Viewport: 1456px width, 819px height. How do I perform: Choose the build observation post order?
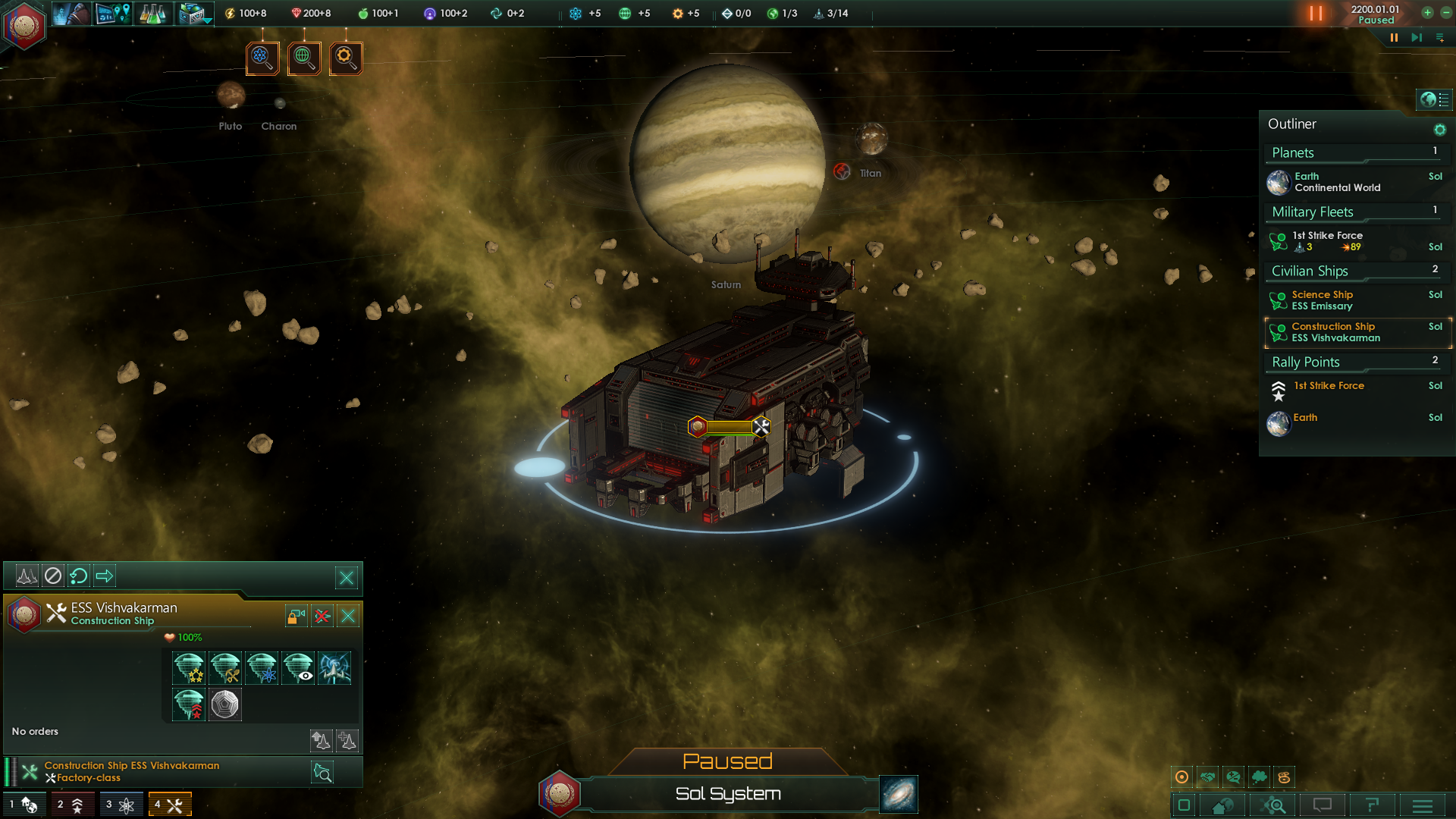(298, 668)
